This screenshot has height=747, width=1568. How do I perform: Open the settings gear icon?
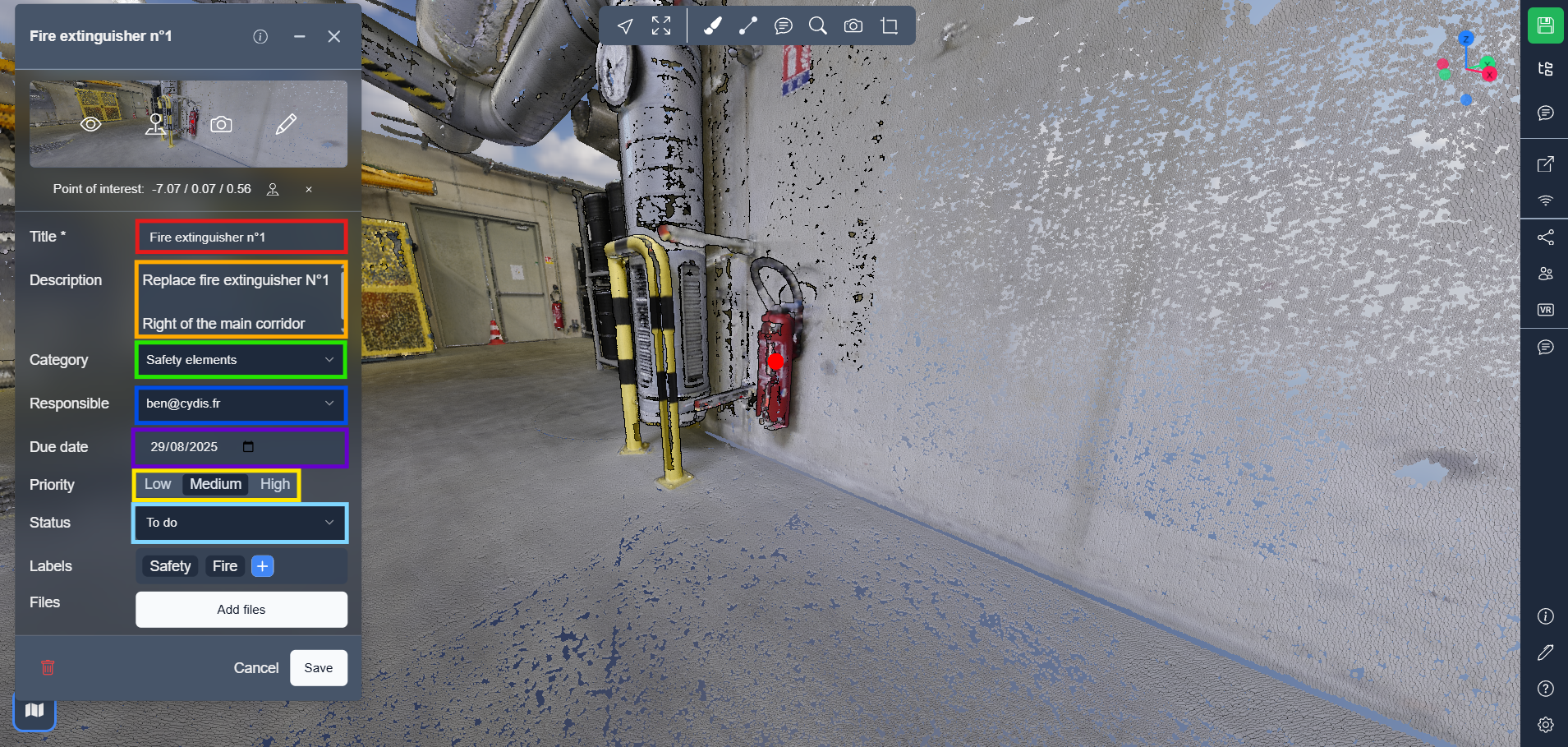coord(1545,725)
